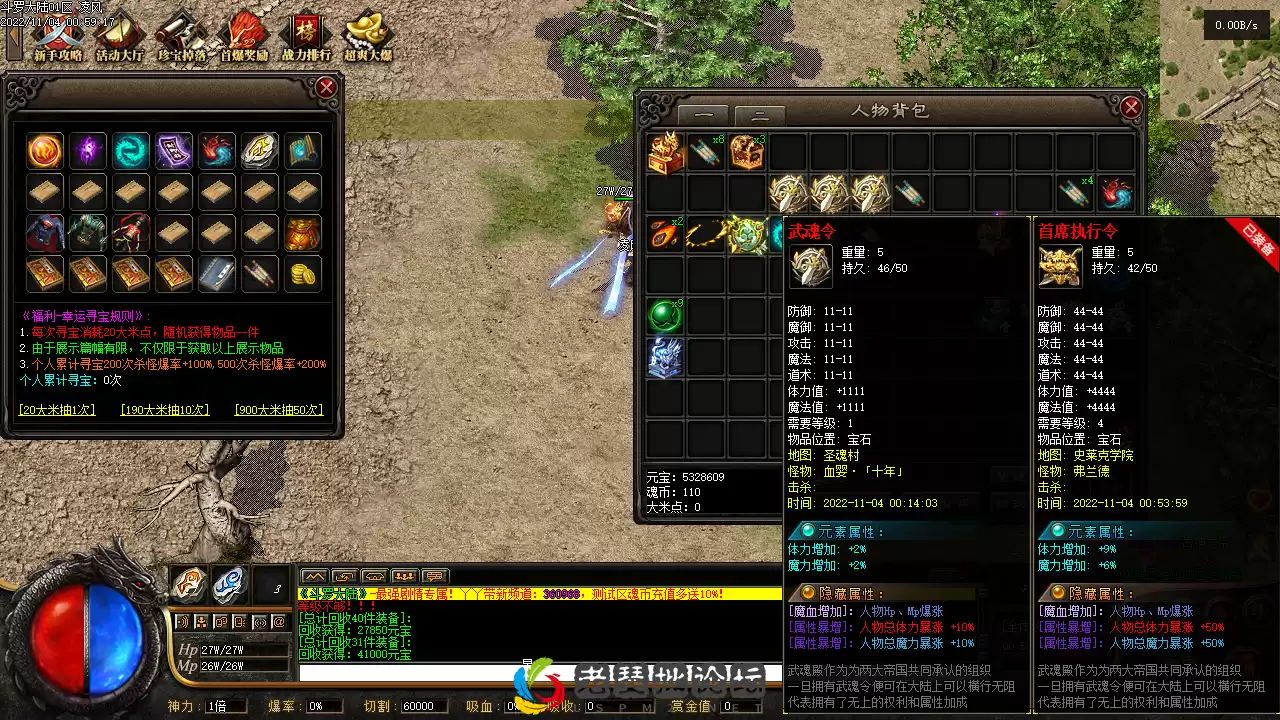Open the 首爆奖励 first-drop rewards
Image resolution: width=1280 pixels, height=720 pixels.
[x=244, y=38]
